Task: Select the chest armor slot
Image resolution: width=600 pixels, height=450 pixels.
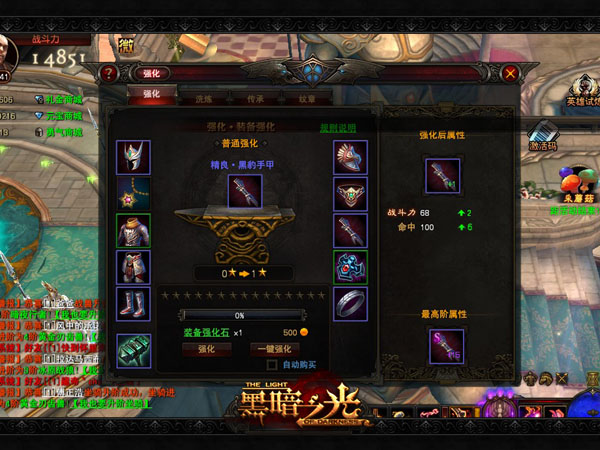Action: click(x=133, y=231)
